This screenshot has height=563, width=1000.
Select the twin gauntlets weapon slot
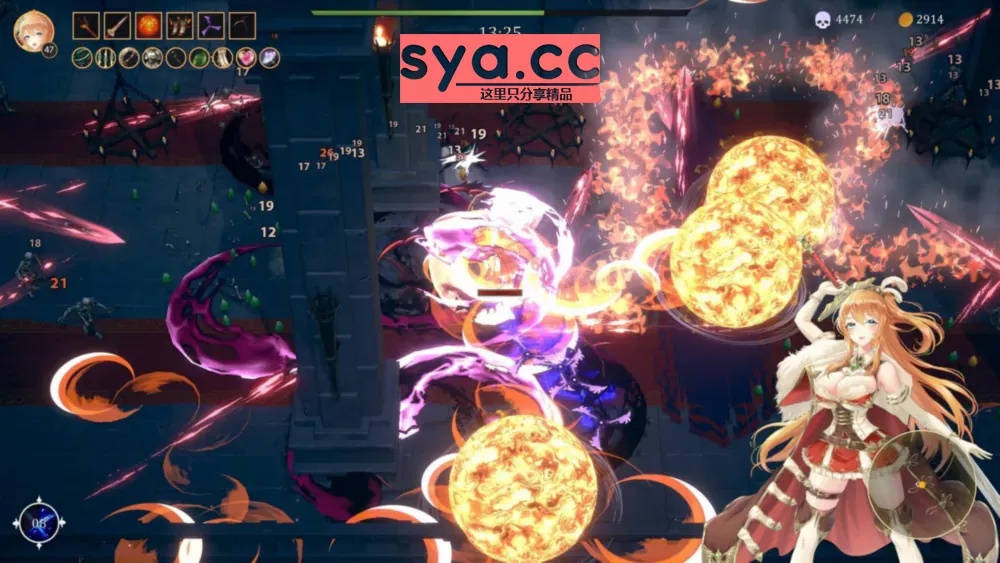coord(180,25)
